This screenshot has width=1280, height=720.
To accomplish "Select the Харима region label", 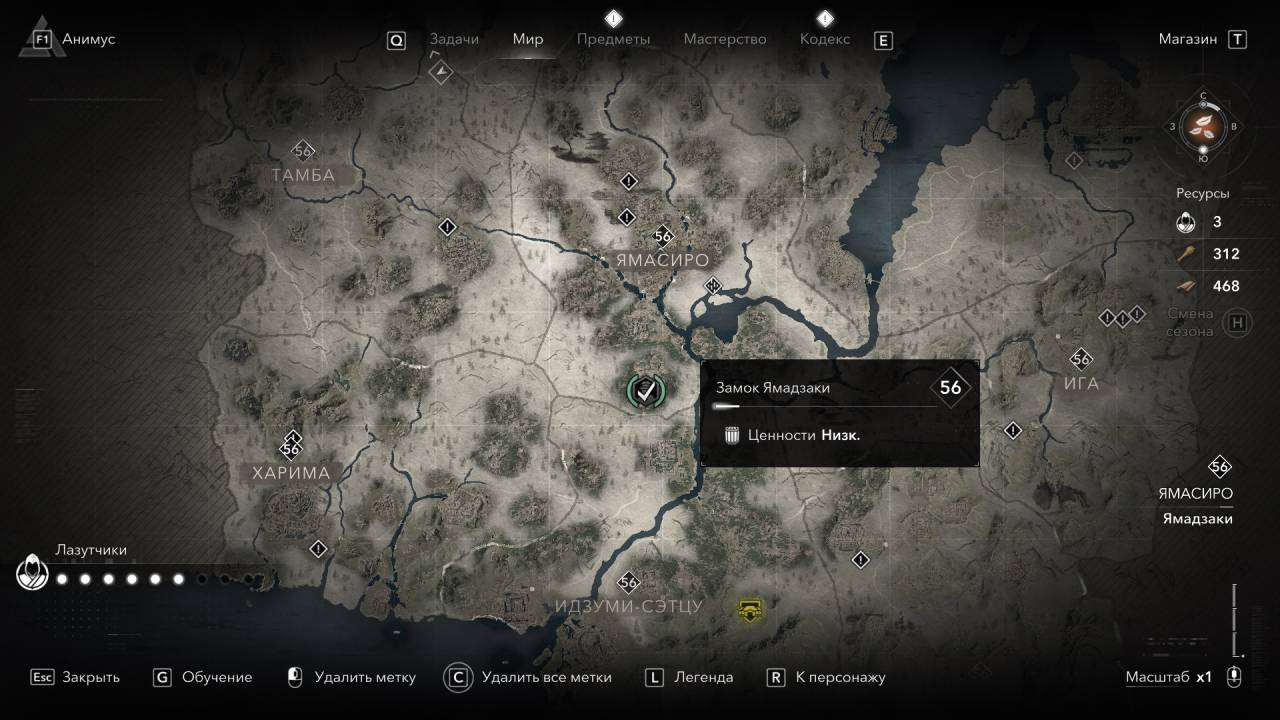I will tap(291, 473).
